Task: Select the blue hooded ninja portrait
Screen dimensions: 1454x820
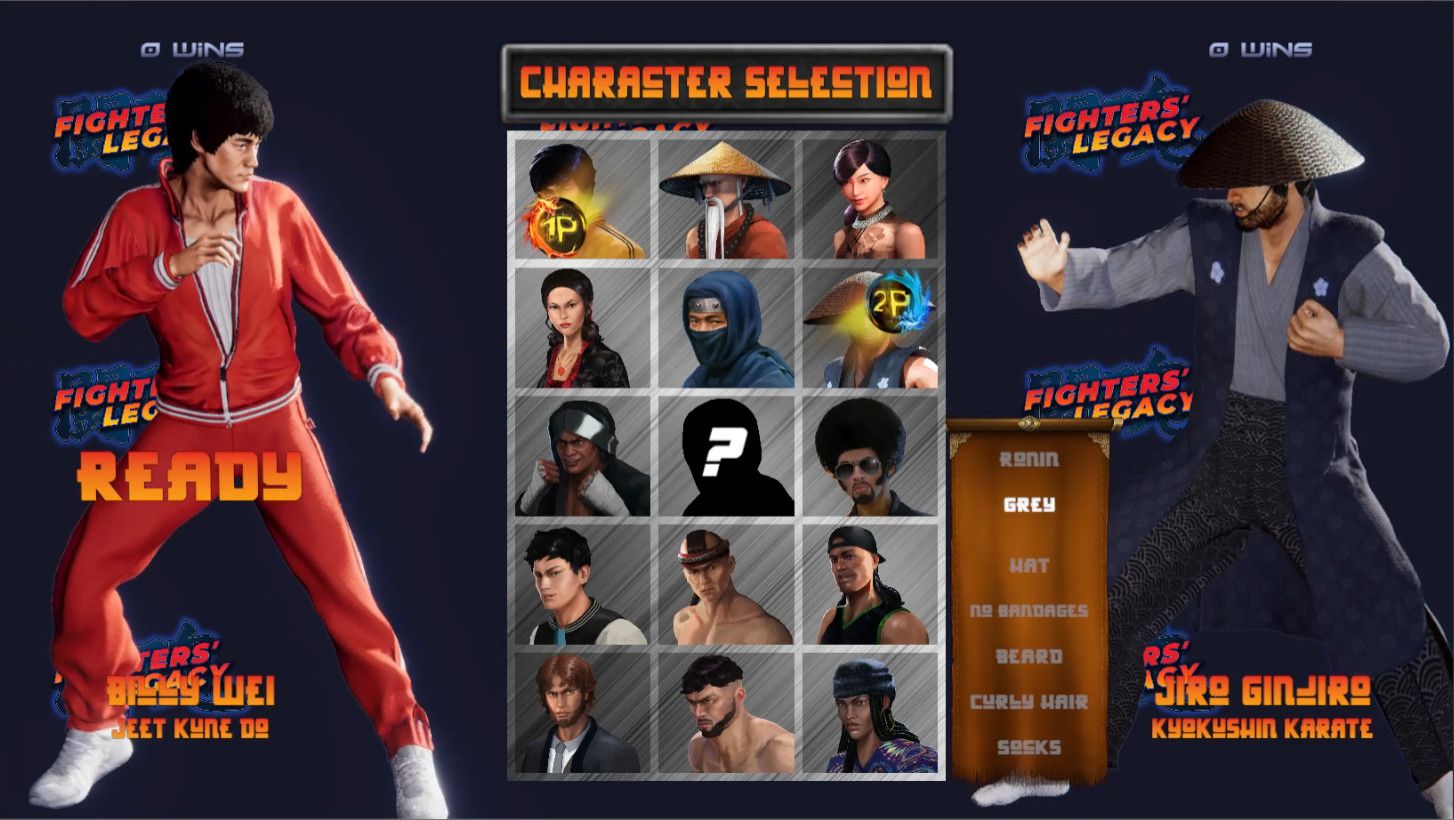Action: coord(727,325)
